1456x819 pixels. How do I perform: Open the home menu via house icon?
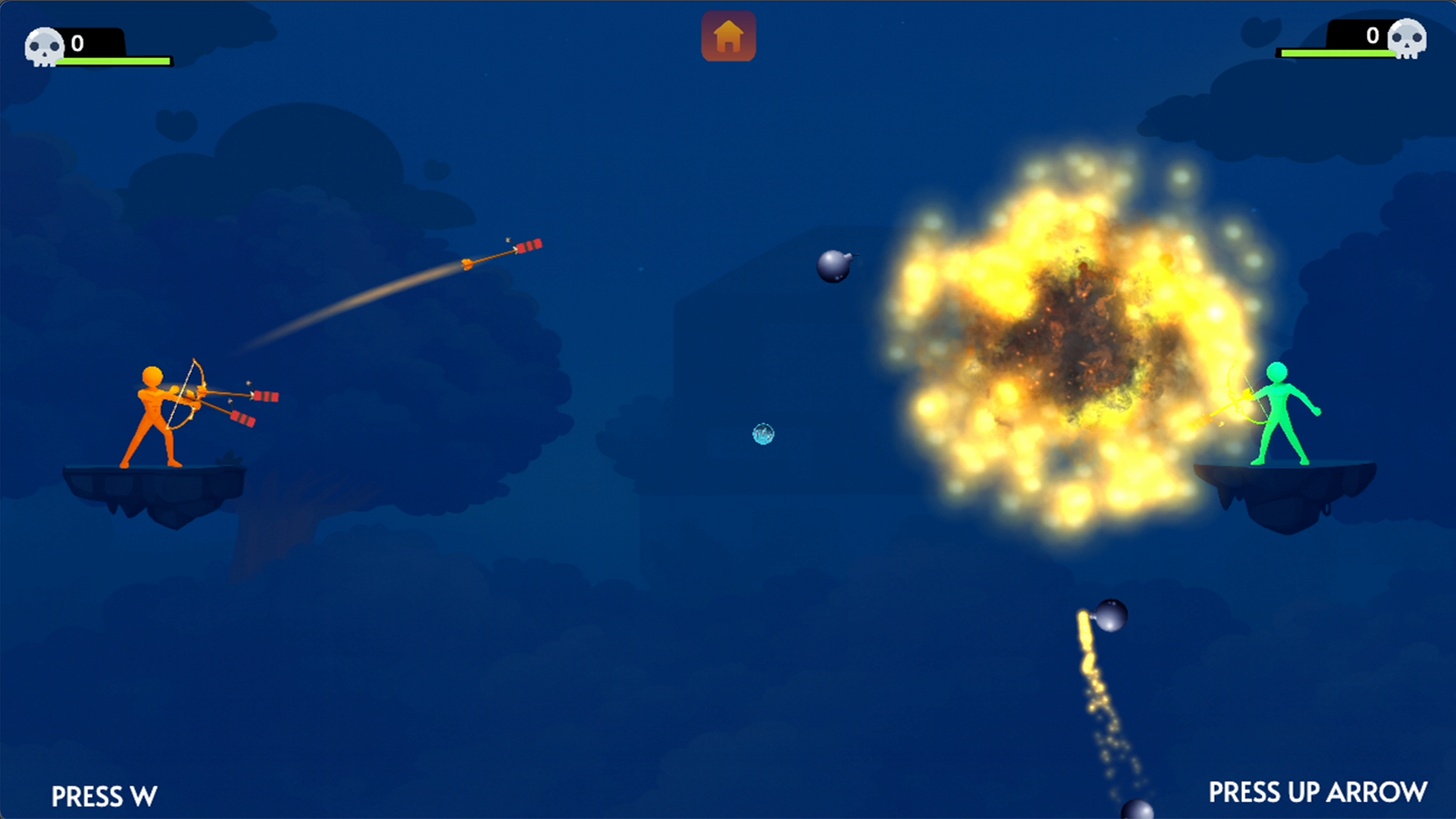(727, 36)
